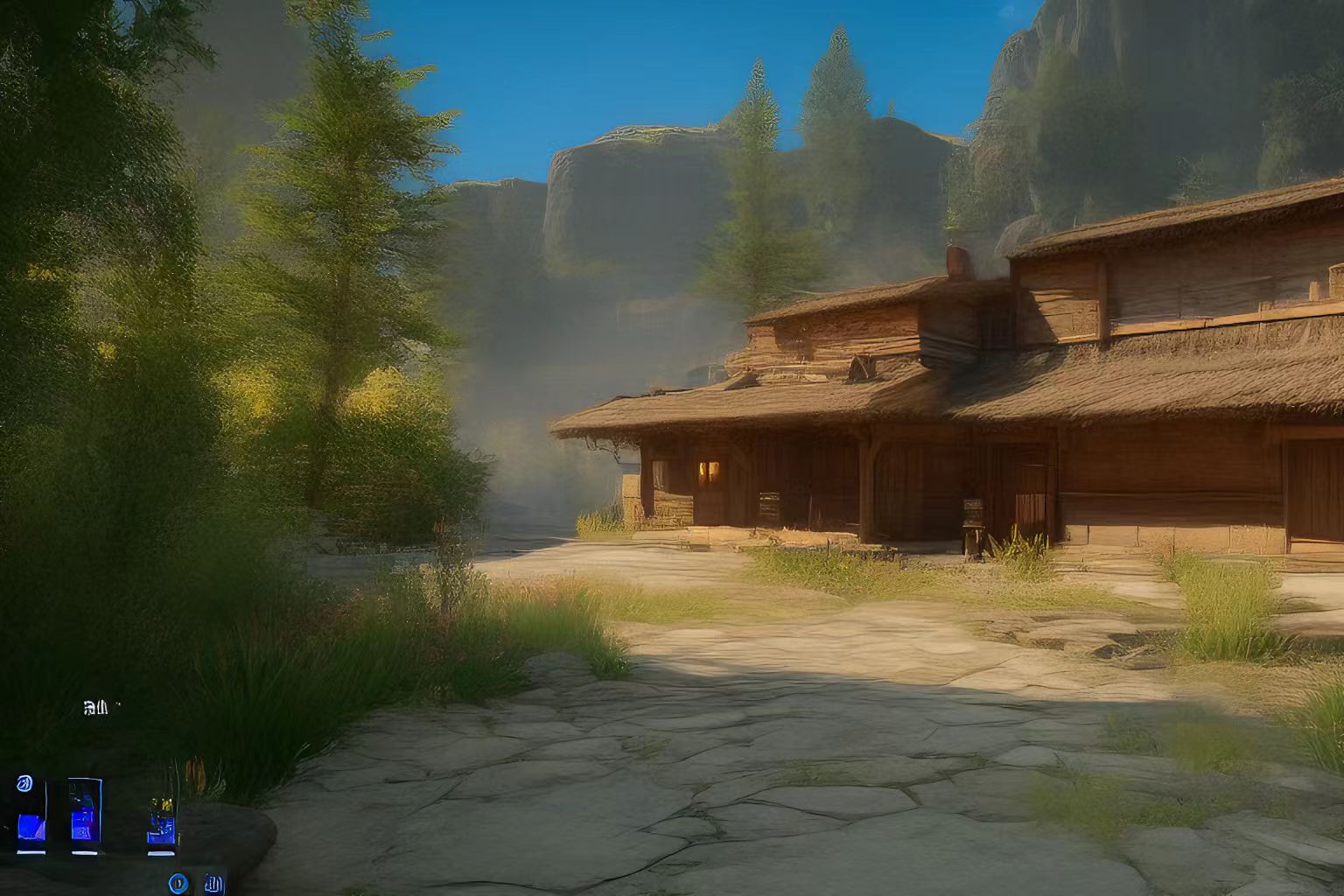Select the blue slot with bright outlined frame
The width and height of the screenshot is (1344, 896).
(85, 815)
